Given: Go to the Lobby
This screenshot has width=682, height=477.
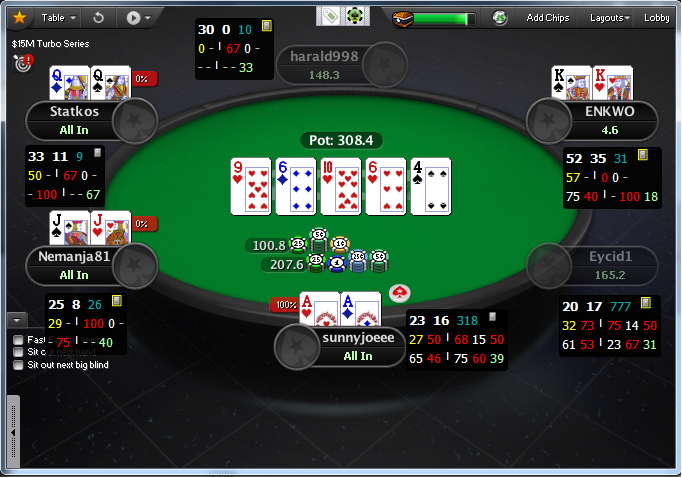Looking at the screenshot, I should coord(657,17).
